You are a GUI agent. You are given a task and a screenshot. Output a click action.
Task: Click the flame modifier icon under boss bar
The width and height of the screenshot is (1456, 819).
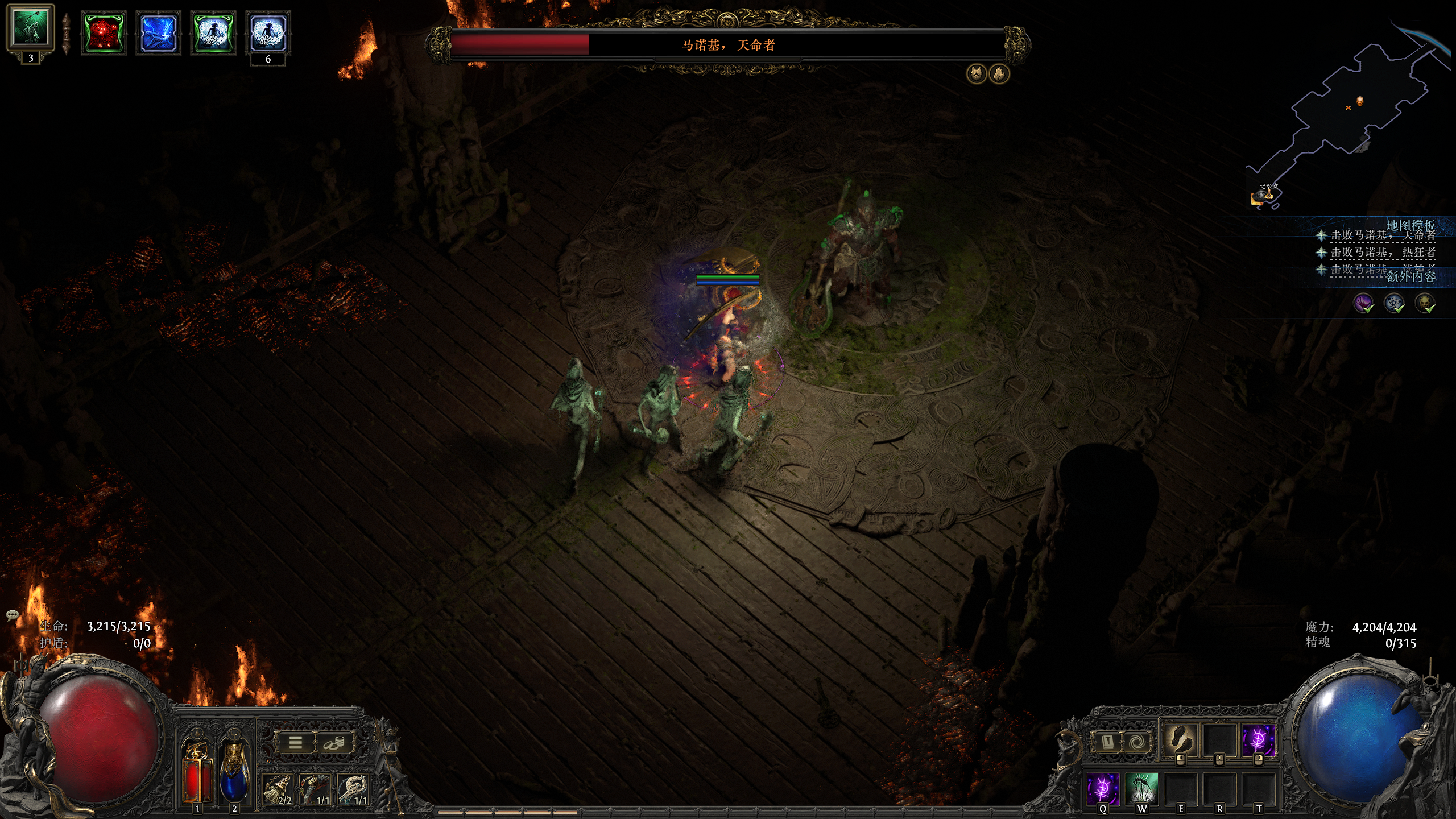tap(999, 73)
